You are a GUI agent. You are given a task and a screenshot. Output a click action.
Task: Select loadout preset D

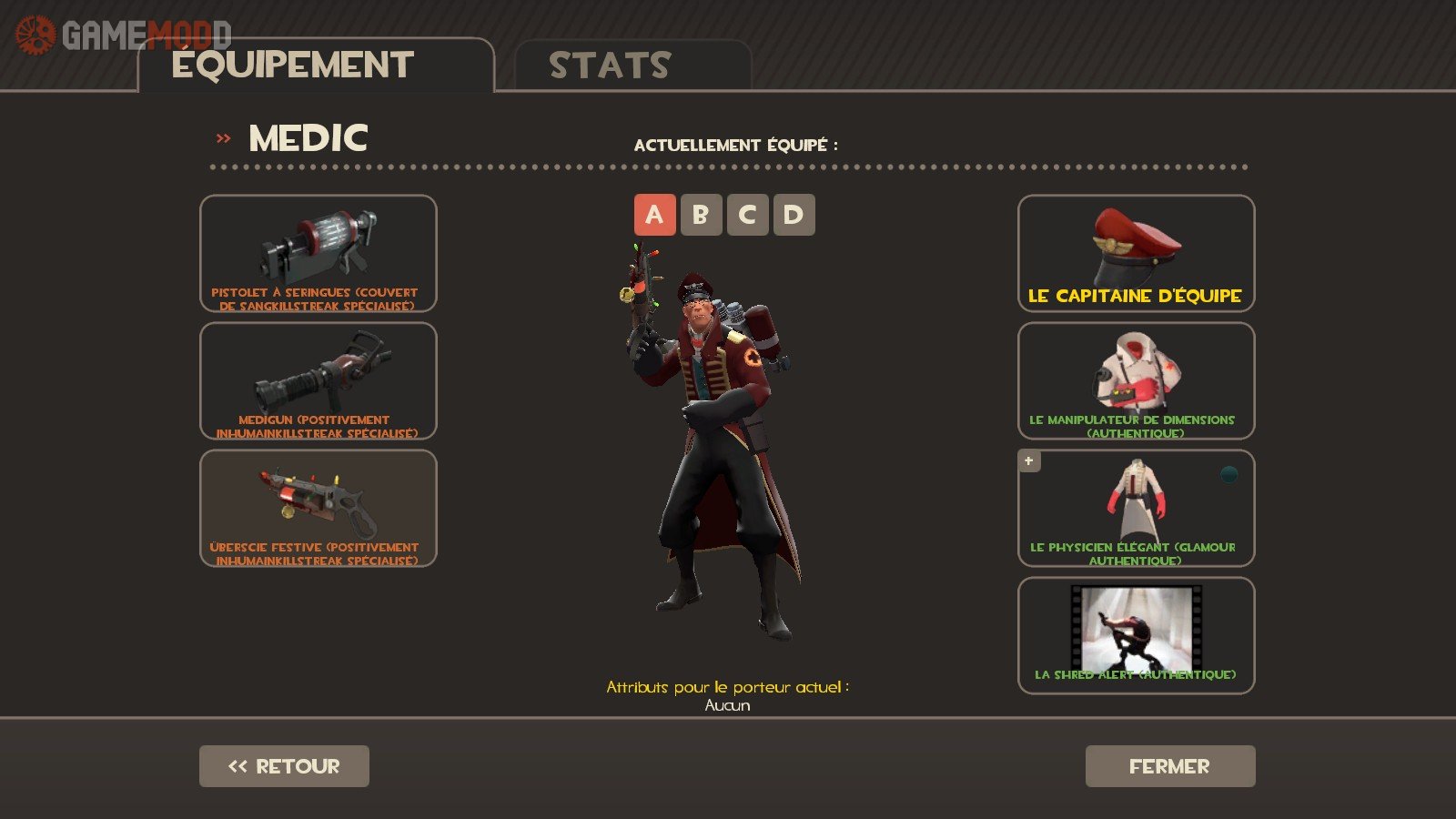[794, 215]
